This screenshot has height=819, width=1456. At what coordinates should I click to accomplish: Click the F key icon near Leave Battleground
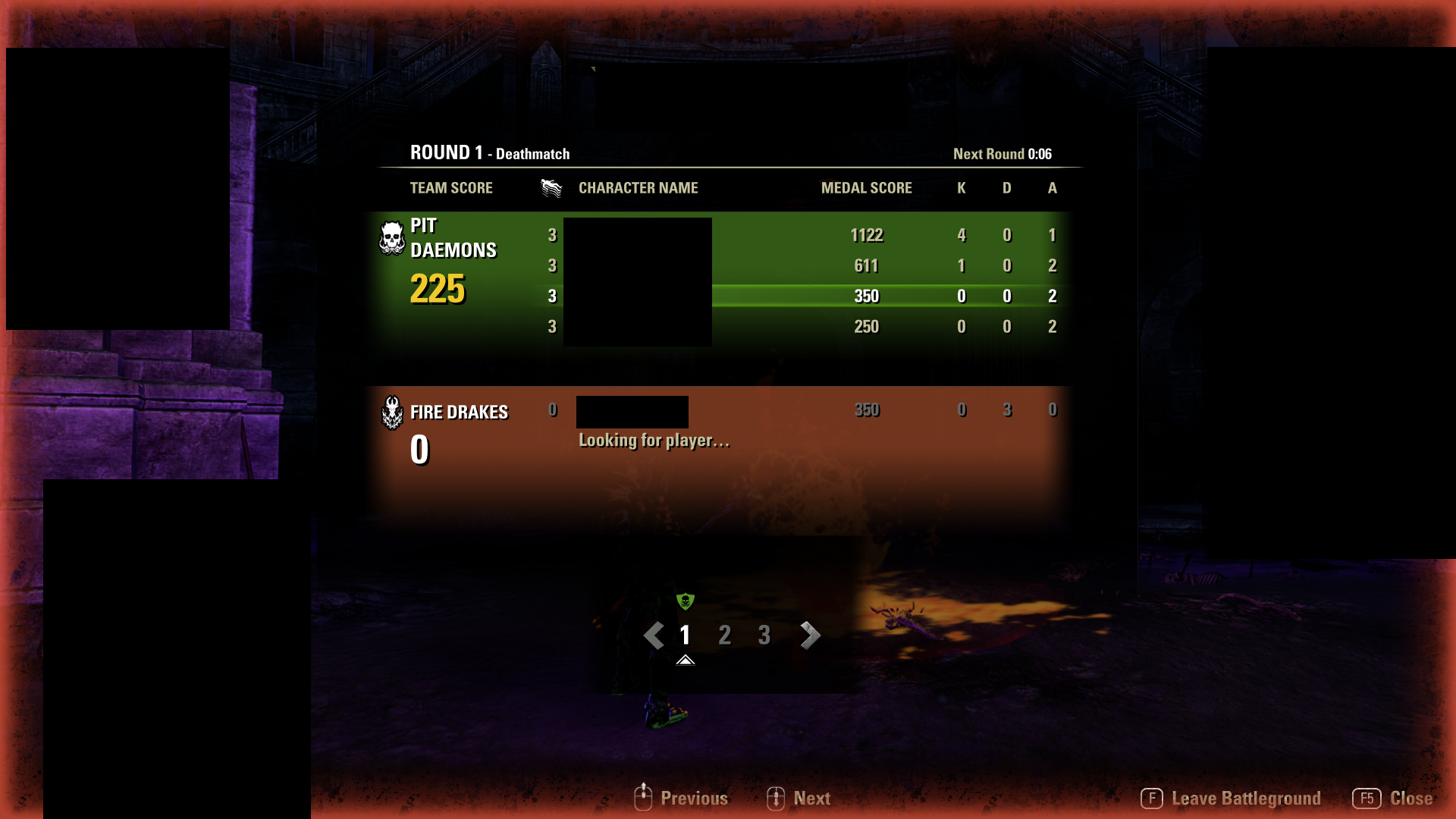click(x=1152, y=798)
